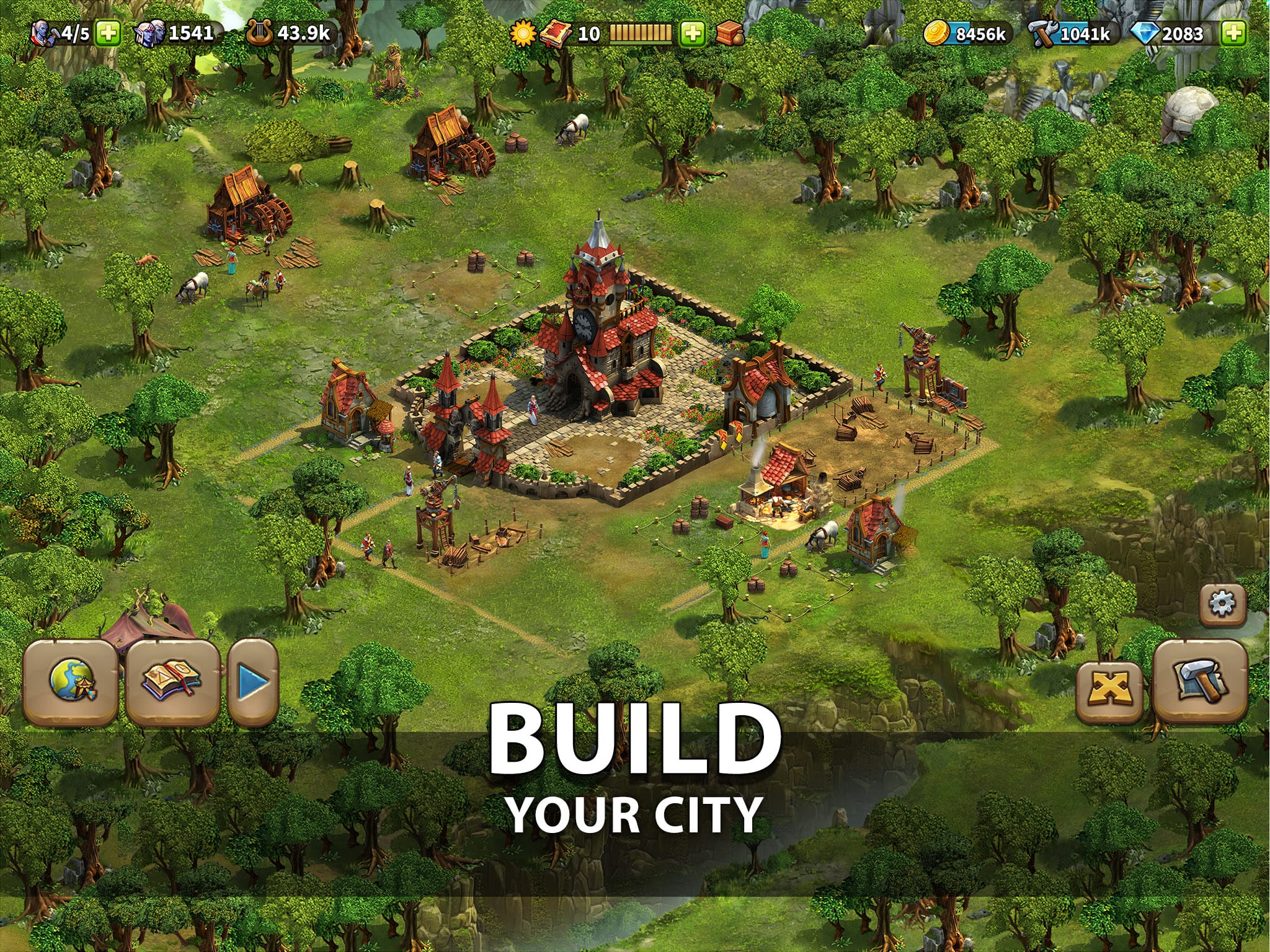Open the inventory crate icon in top bar
This screenshot has width=1270, height=952.
(x=732, y=35)
